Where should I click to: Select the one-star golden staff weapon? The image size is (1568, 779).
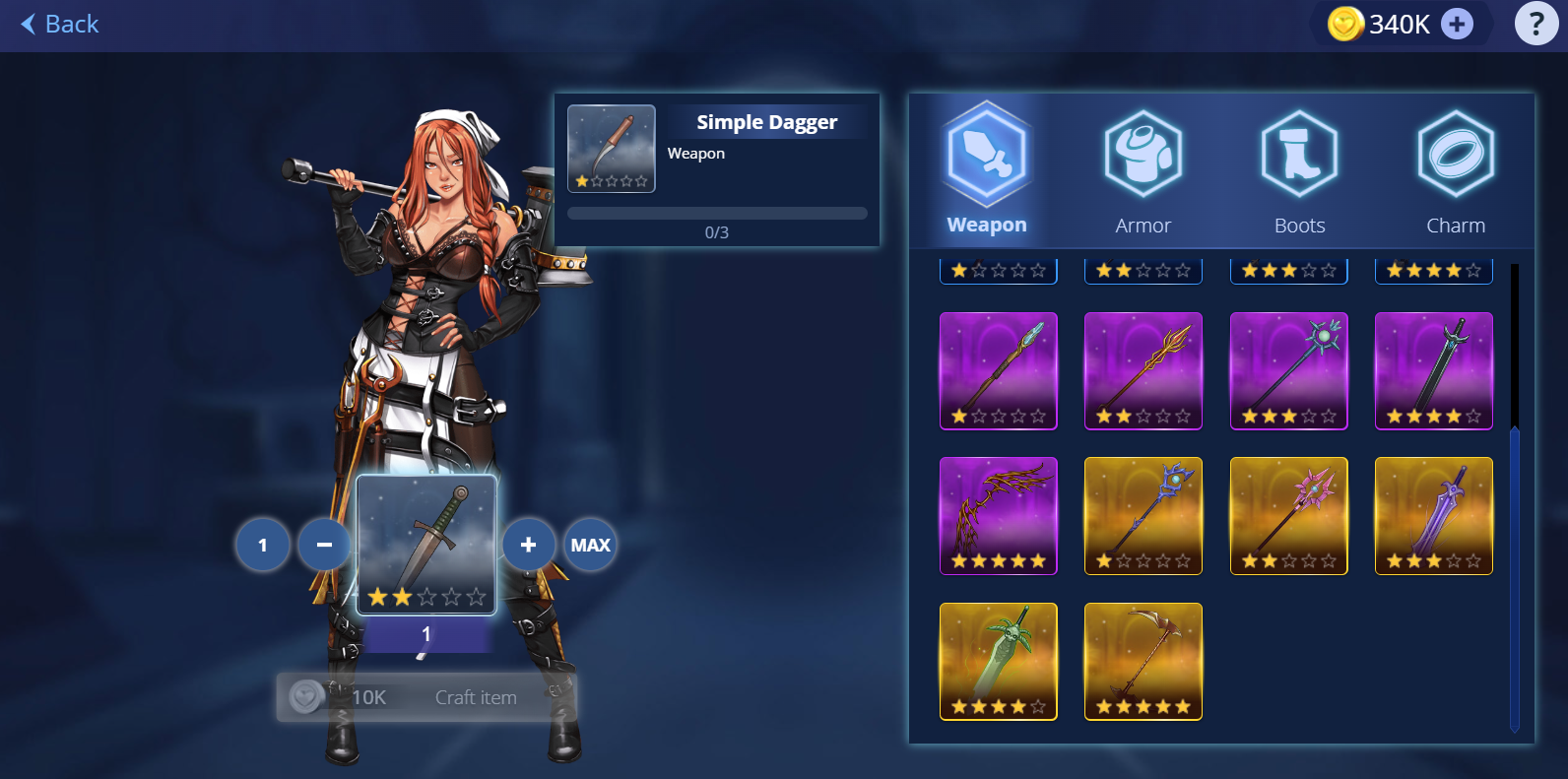pos(1143,516)
